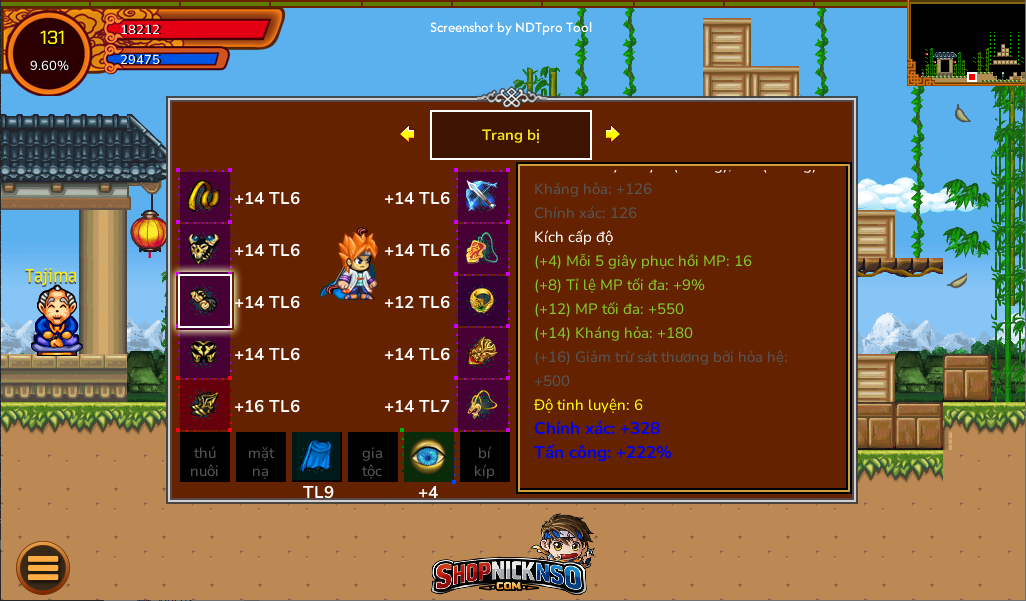Select the crossed weapons slot
Screen dimensions: 1026x601
click(483, 197)
